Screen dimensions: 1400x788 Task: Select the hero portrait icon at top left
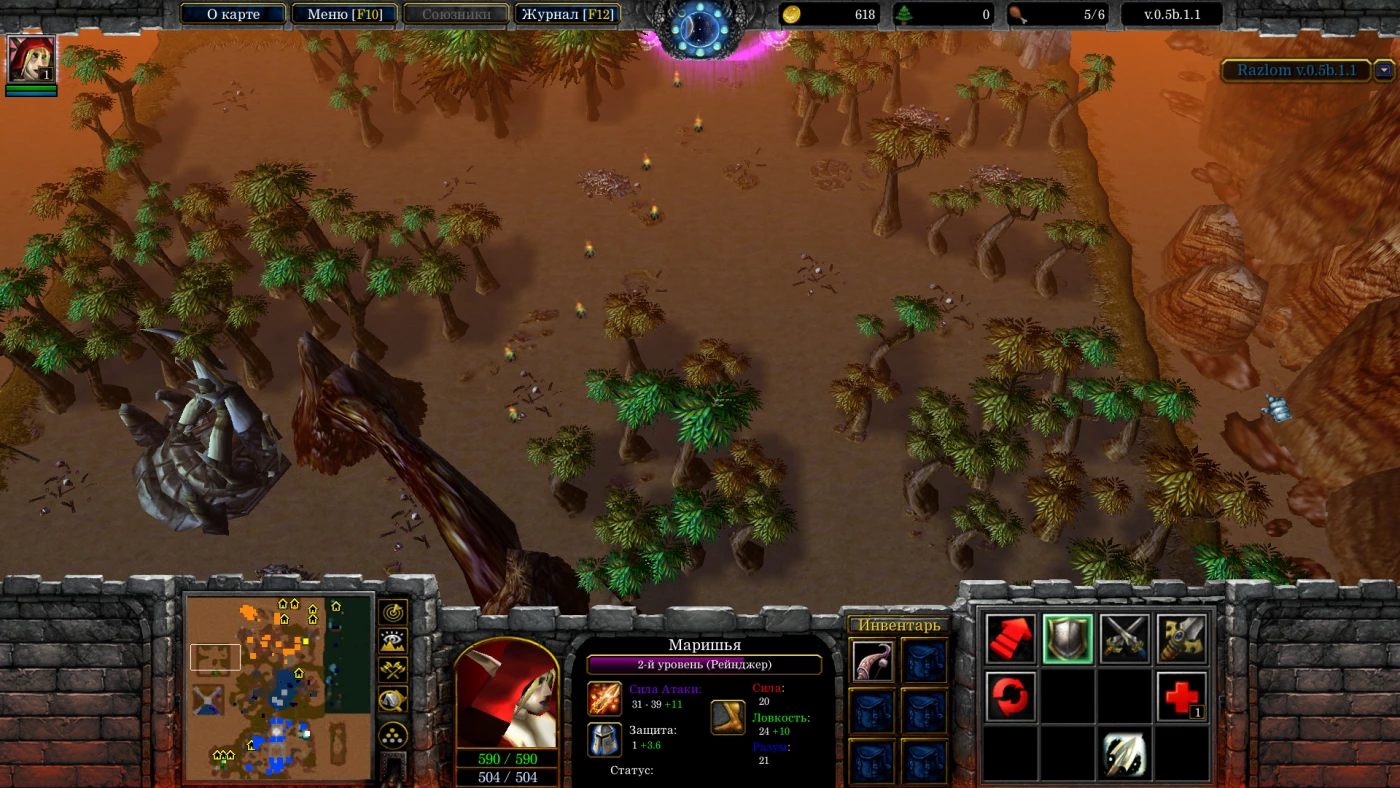pos(31,59)
